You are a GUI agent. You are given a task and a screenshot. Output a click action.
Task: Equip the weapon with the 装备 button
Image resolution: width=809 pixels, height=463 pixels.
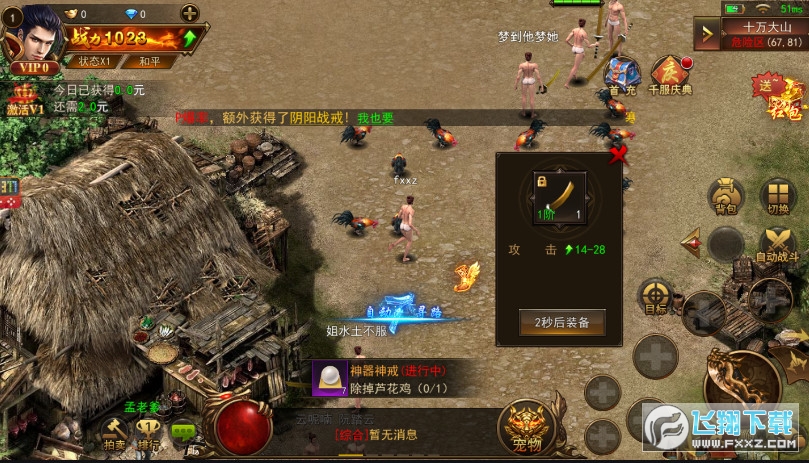[x=562, y=322]
